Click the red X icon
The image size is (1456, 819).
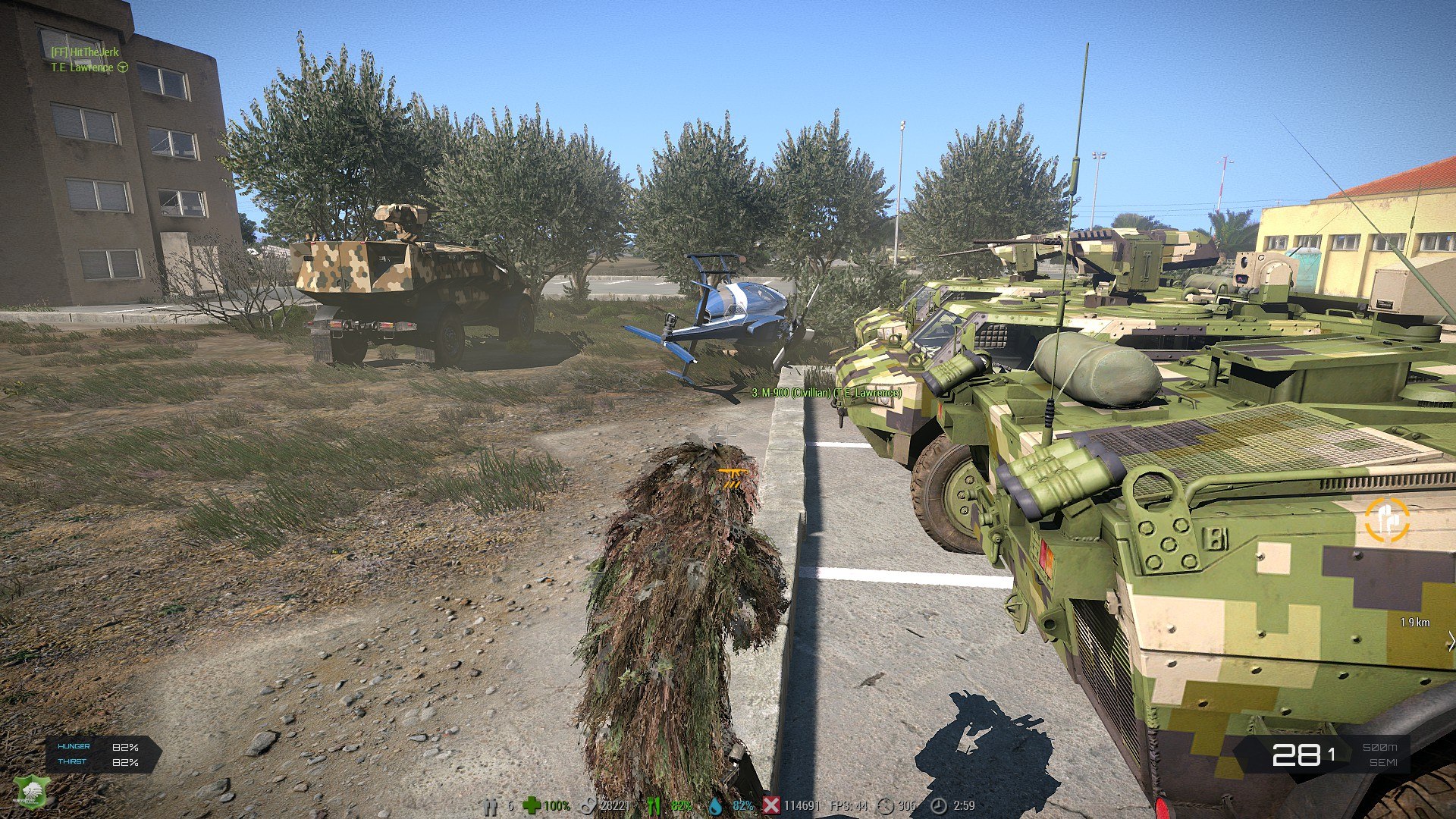(x=770, y=805)
